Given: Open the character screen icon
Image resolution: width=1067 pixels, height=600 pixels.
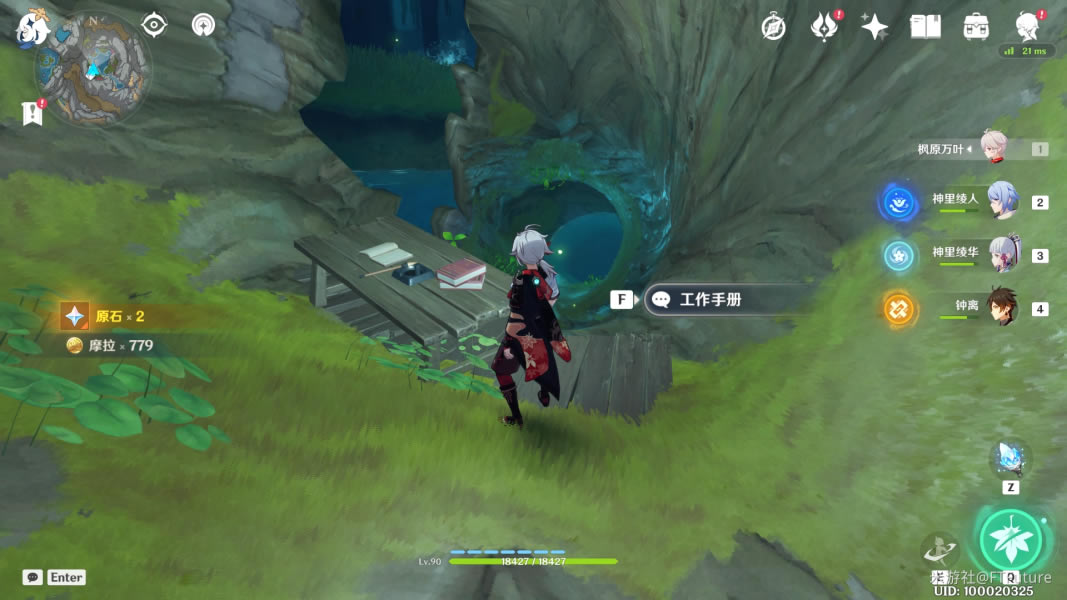Looking at the screenshot, I should coord(1026,27).
